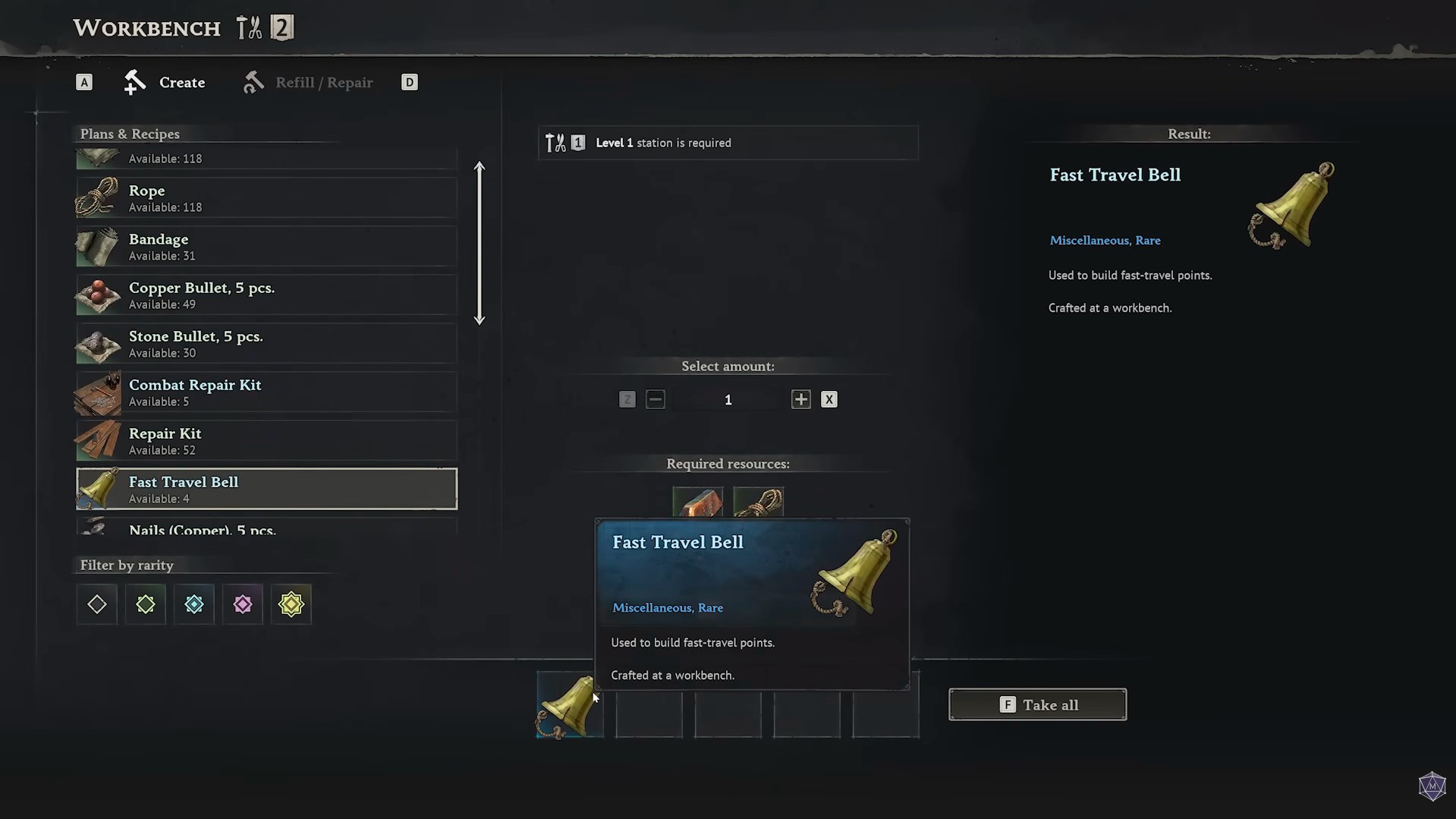The image size is (1456, 819).
Task: Select the Fast Travel Bell recipe
Action: pyautogui.click(x=266, y=489)
